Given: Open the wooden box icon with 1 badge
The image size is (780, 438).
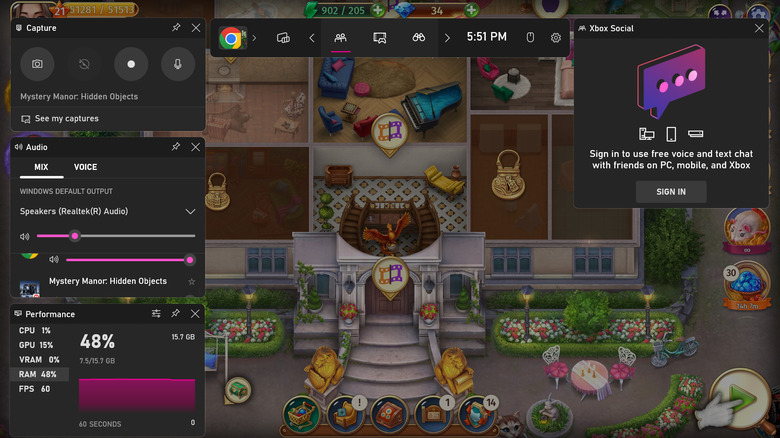Looking at the screenshot, I should click(x=433, y=413).
